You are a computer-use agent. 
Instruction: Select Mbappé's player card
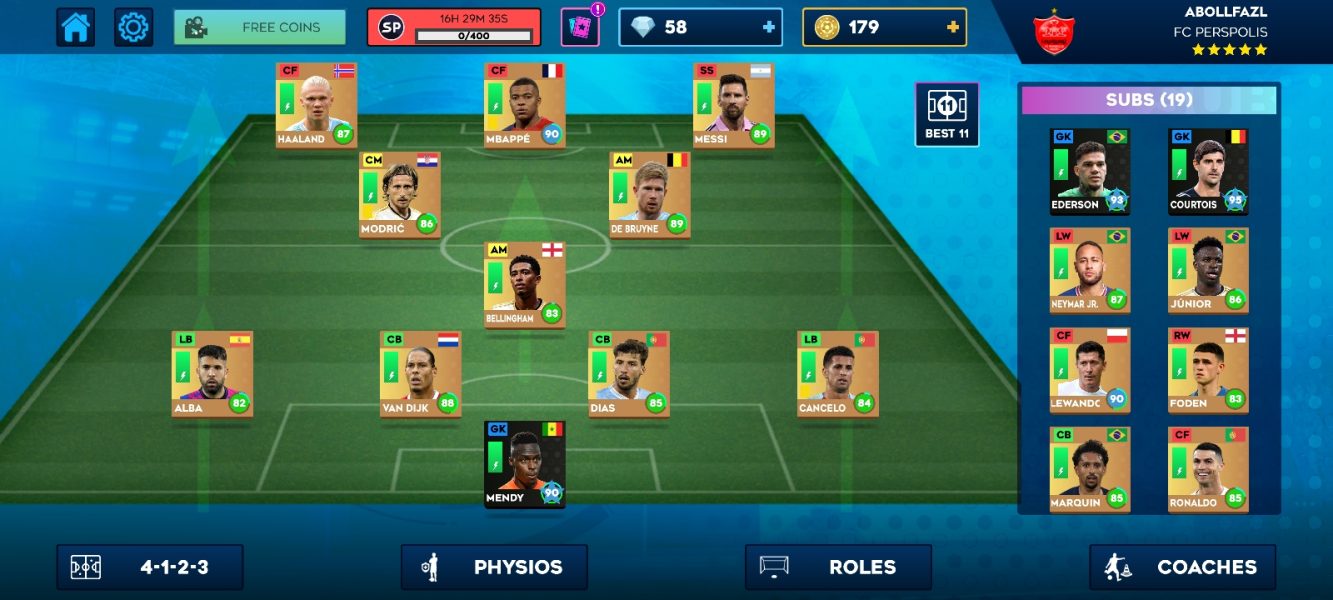pyautogui.click(x=524, y=105)
